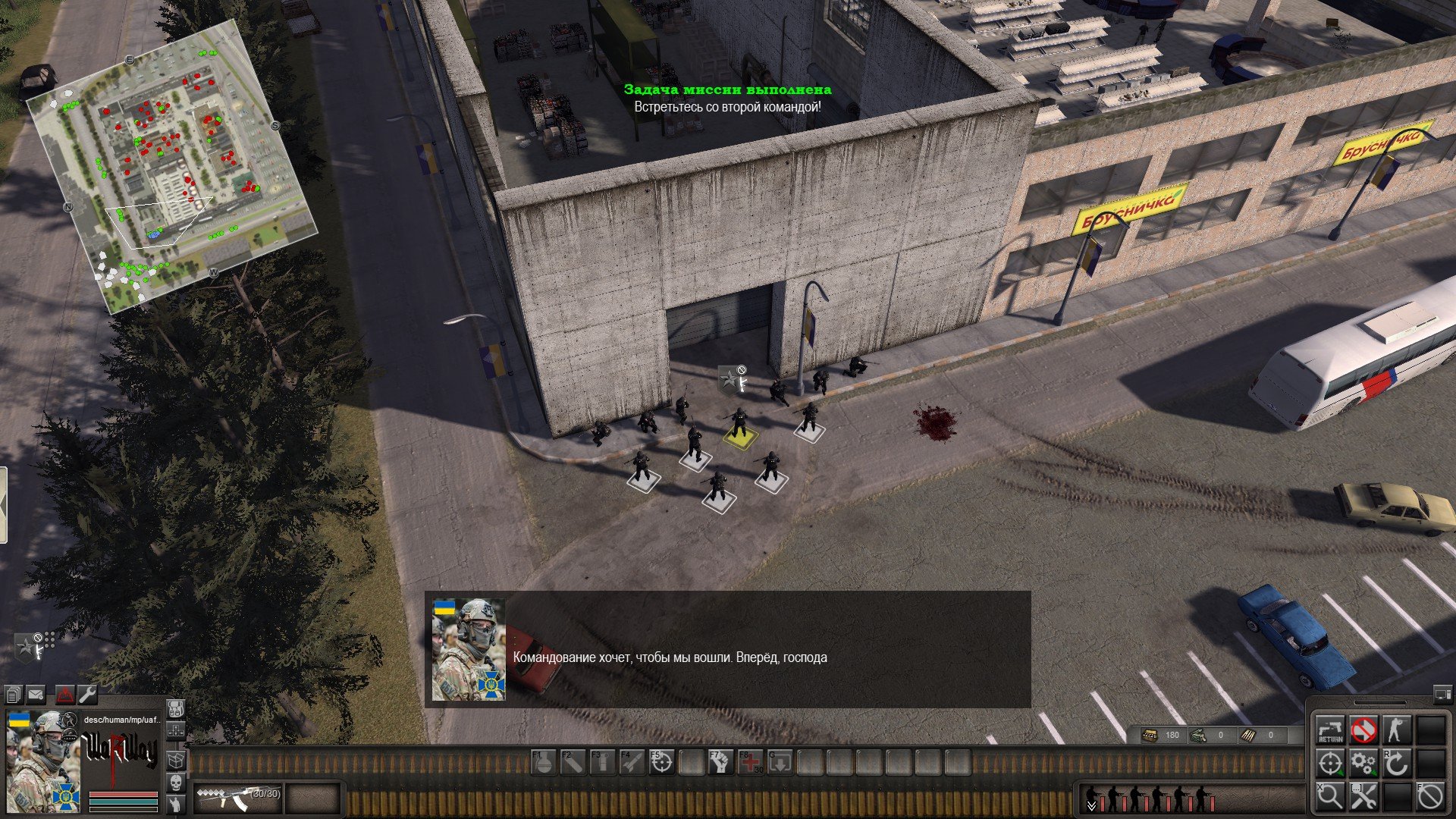Change the soldier standing stance button
This screenshot has height=819, width=1456.
[1397, 730]
